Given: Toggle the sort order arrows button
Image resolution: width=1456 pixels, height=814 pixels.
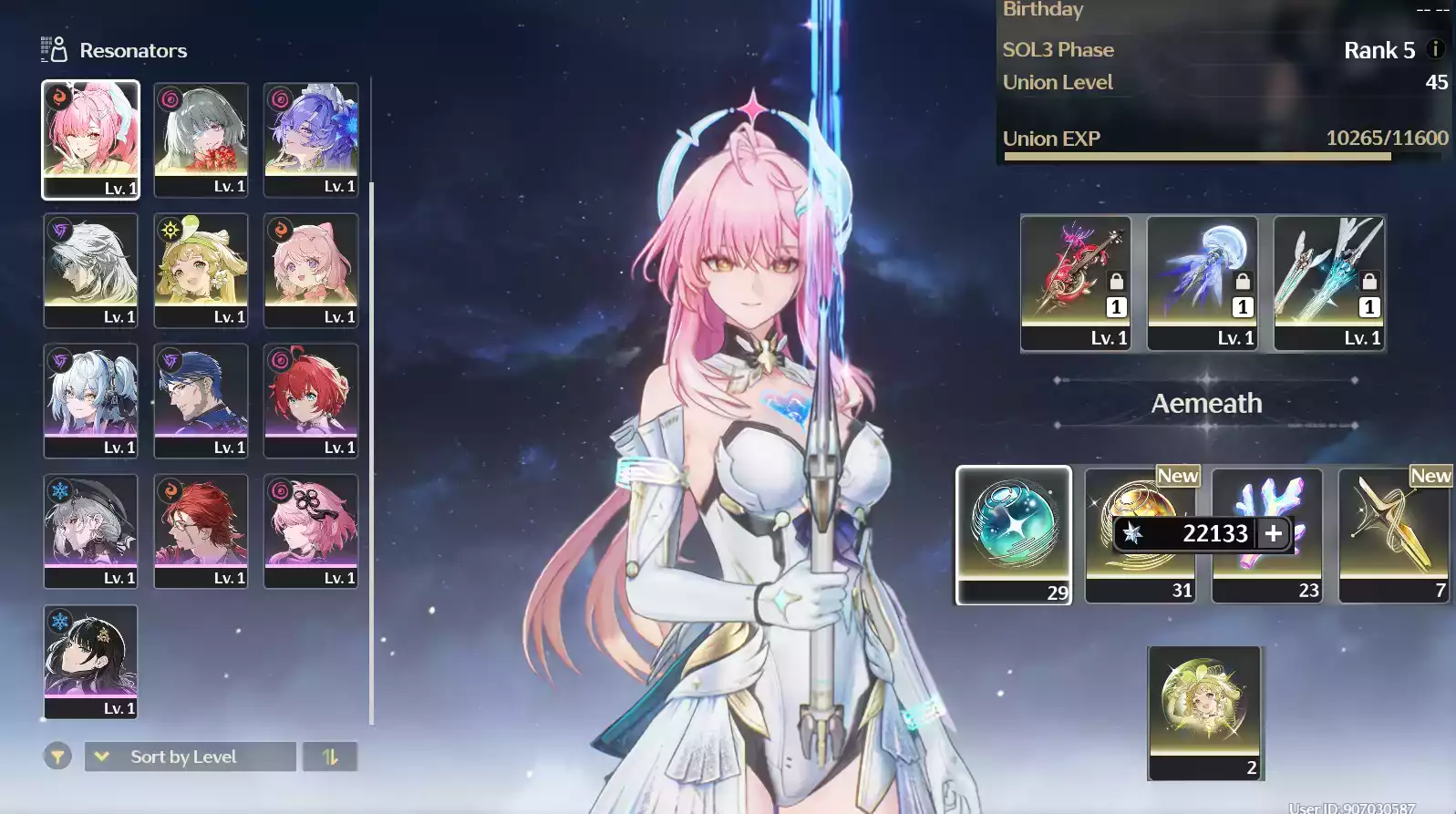Looking at the screenshot, I should click(x=330, y=757).
